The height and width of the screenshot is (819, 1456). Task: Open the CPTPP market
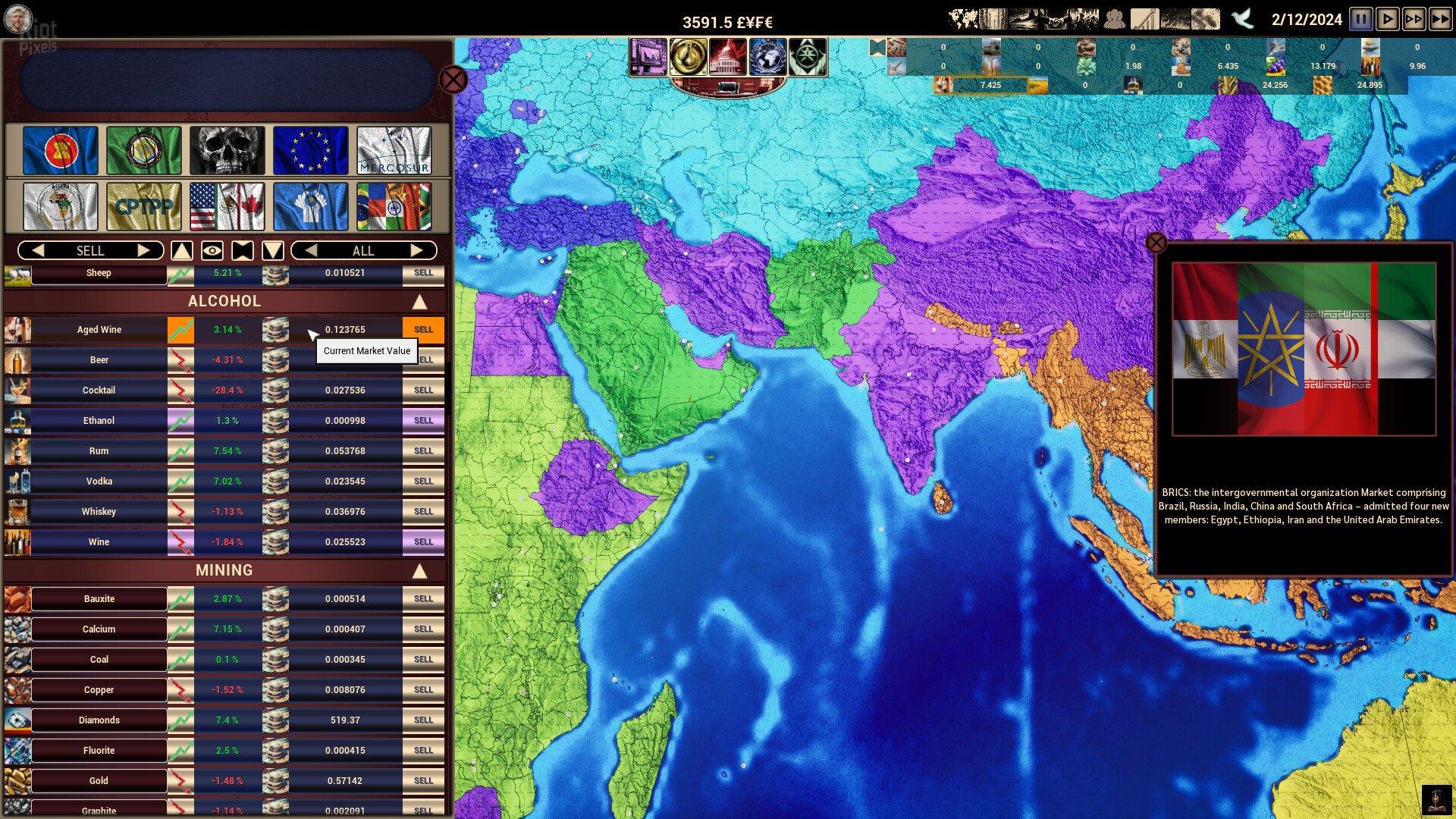coord(144,206)
